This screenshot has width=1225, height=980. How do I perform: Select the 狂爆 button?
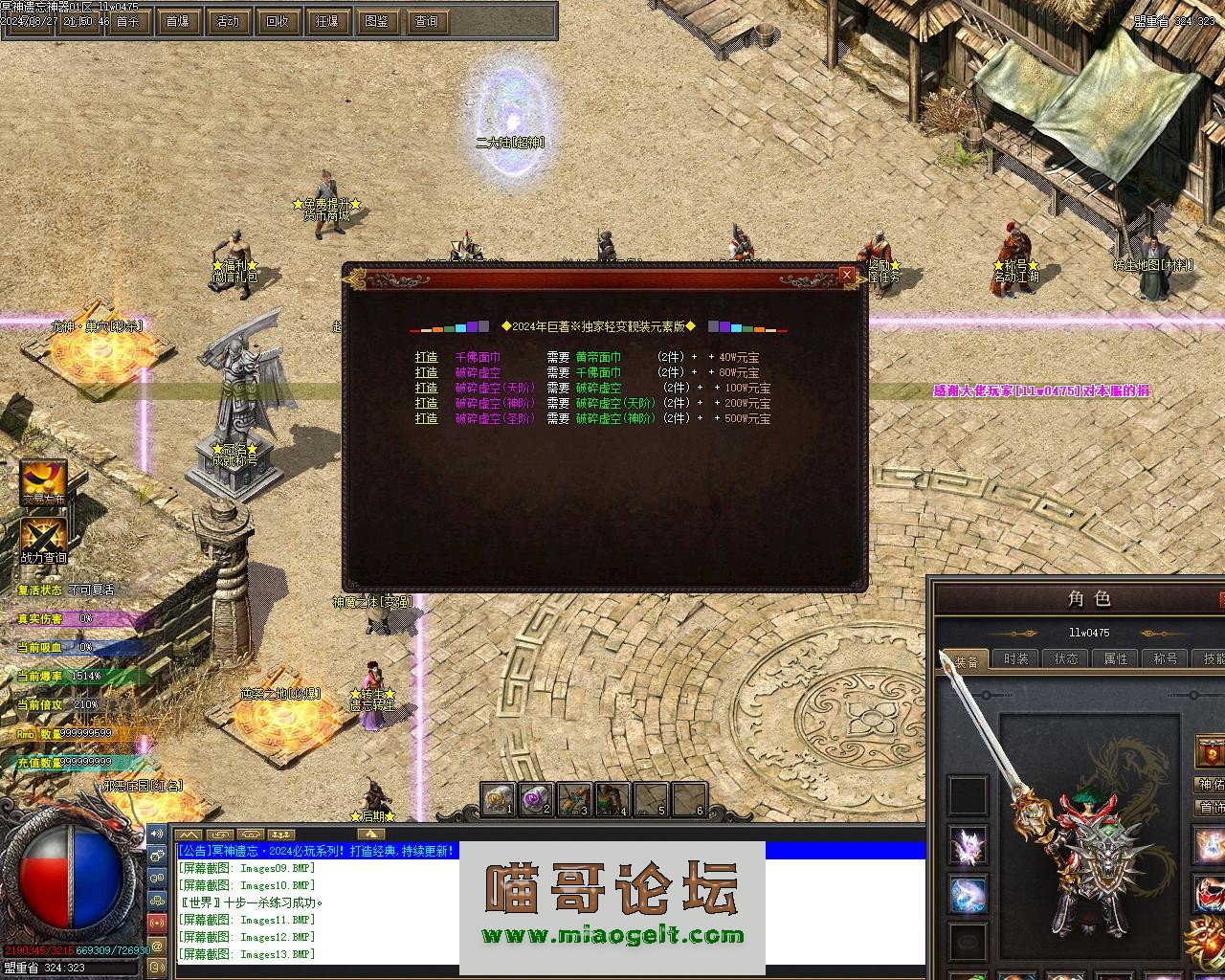point(326,21)
